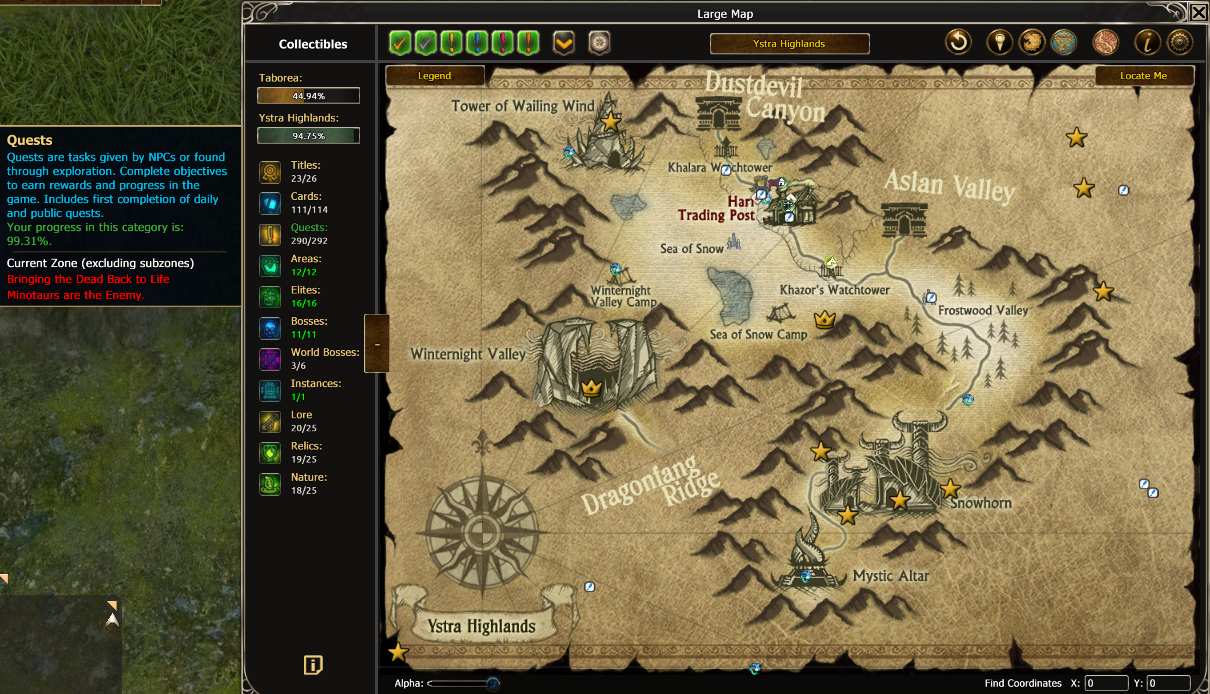
Task: Click the Locate Me button
Action: point(1143,76)
